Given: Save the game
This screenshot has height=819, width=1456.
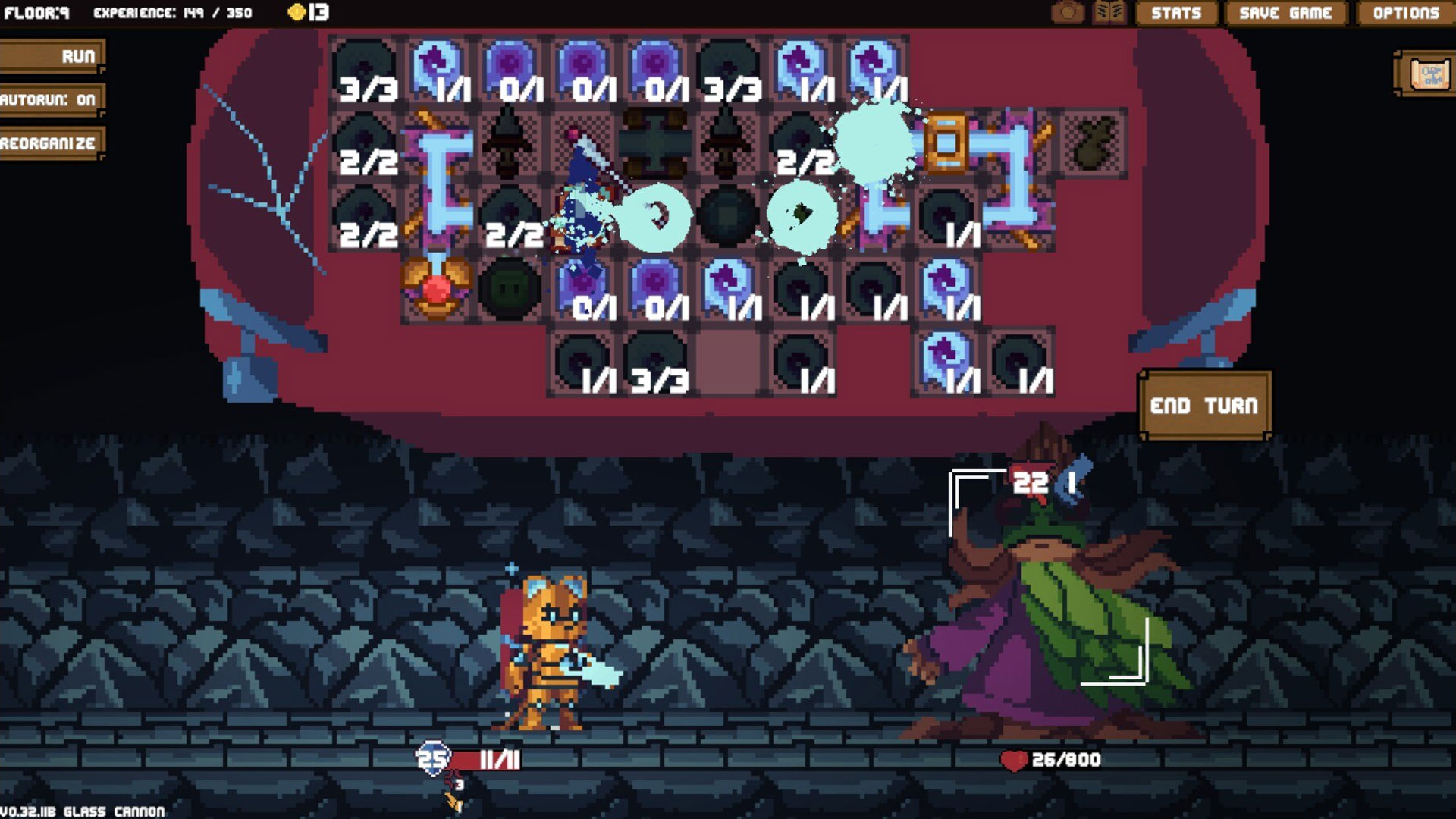Looking at the screenshot, I should tap(1285, 13).
